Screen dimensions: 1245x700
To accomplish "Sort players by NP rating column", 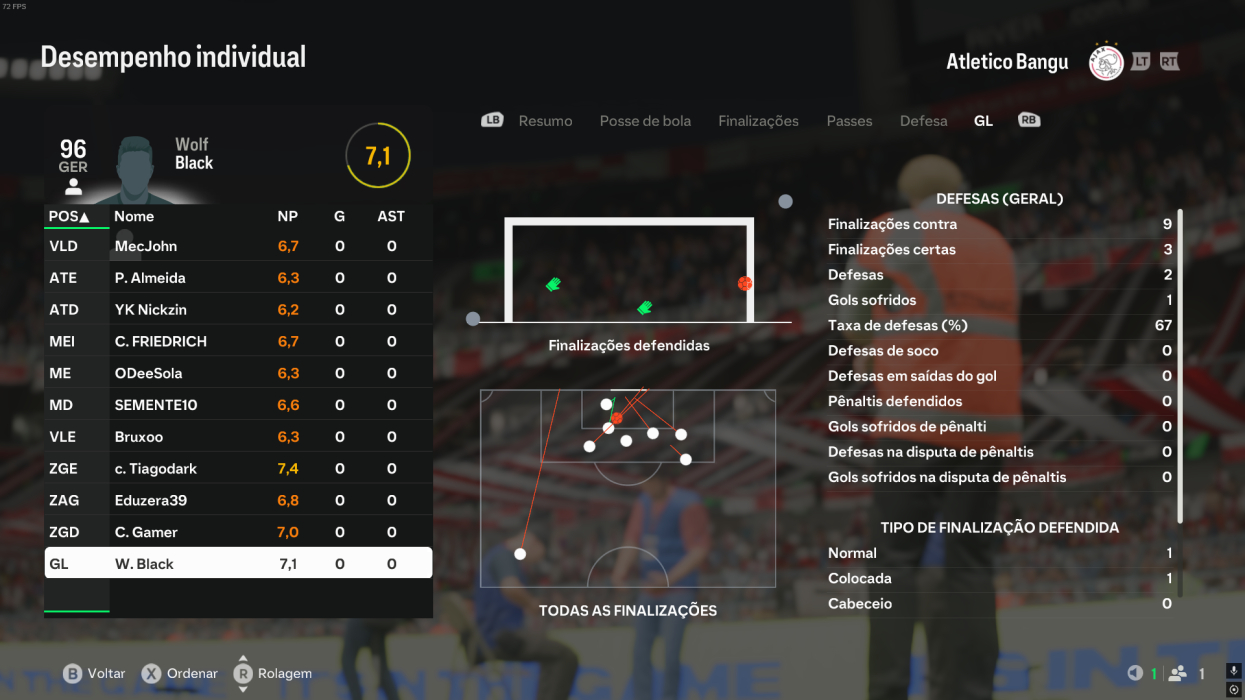I will [288, 216].
